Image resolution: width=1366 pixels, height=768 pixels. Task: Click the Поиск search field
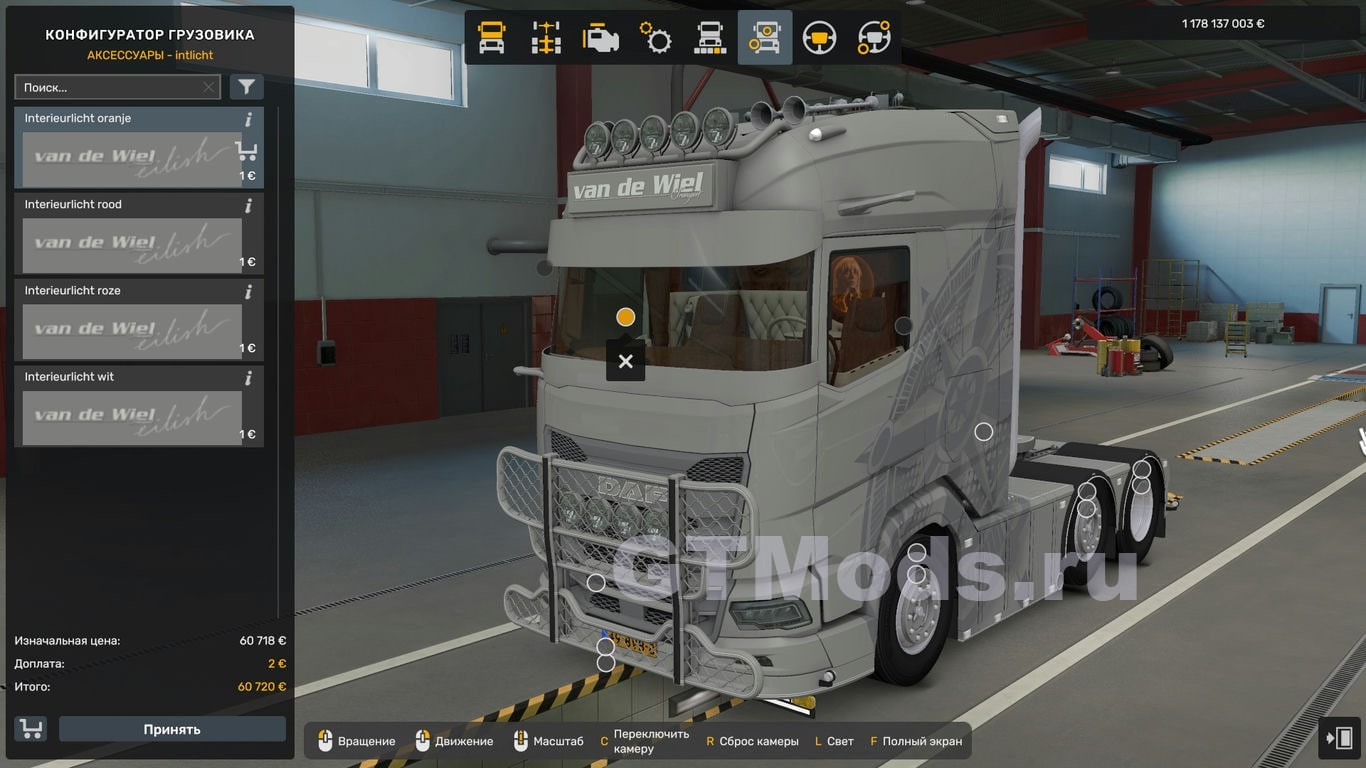[x=108, y=87]
